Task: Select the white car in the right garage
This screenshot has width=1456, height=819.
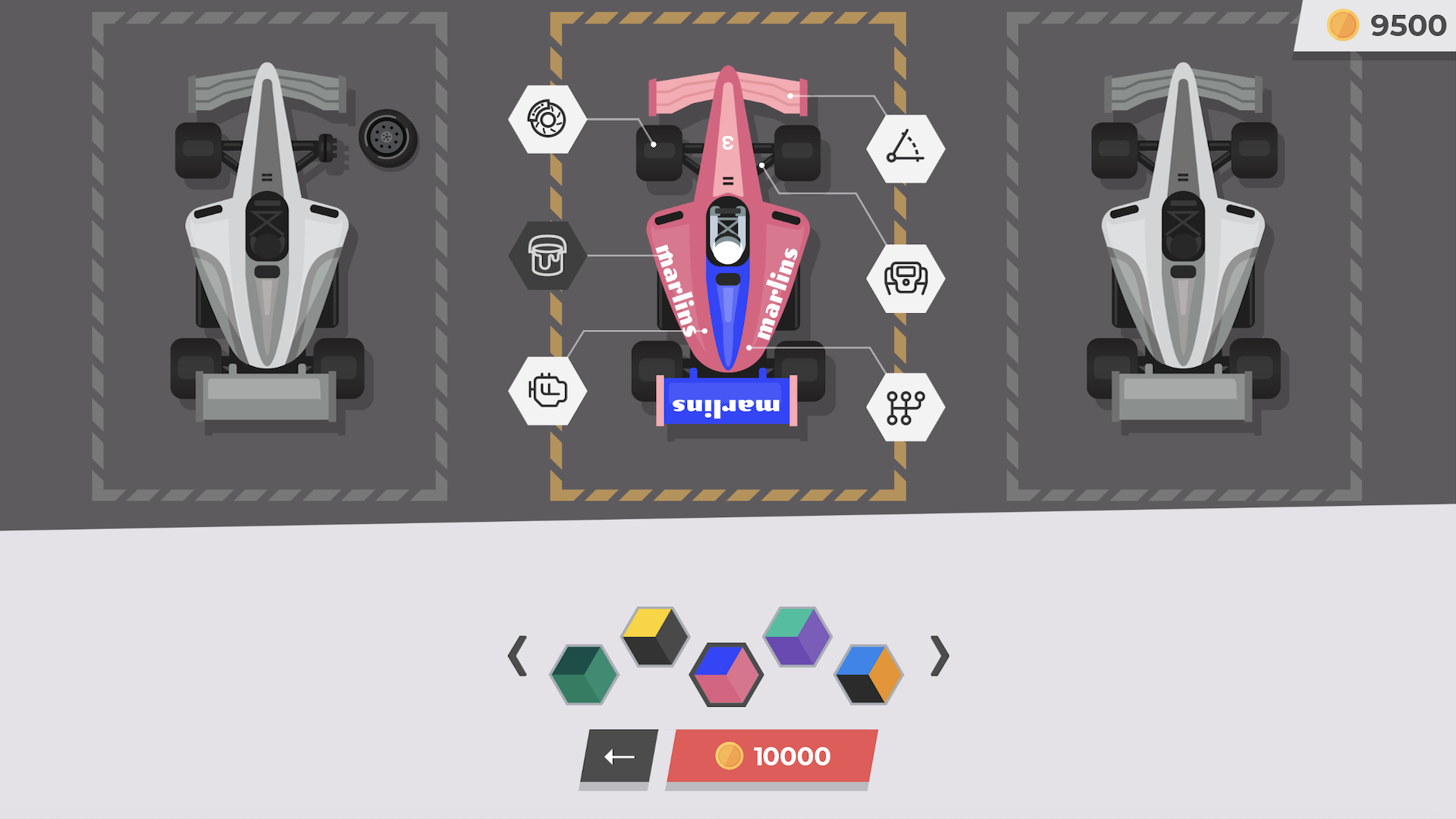Action: (1183, 250)
